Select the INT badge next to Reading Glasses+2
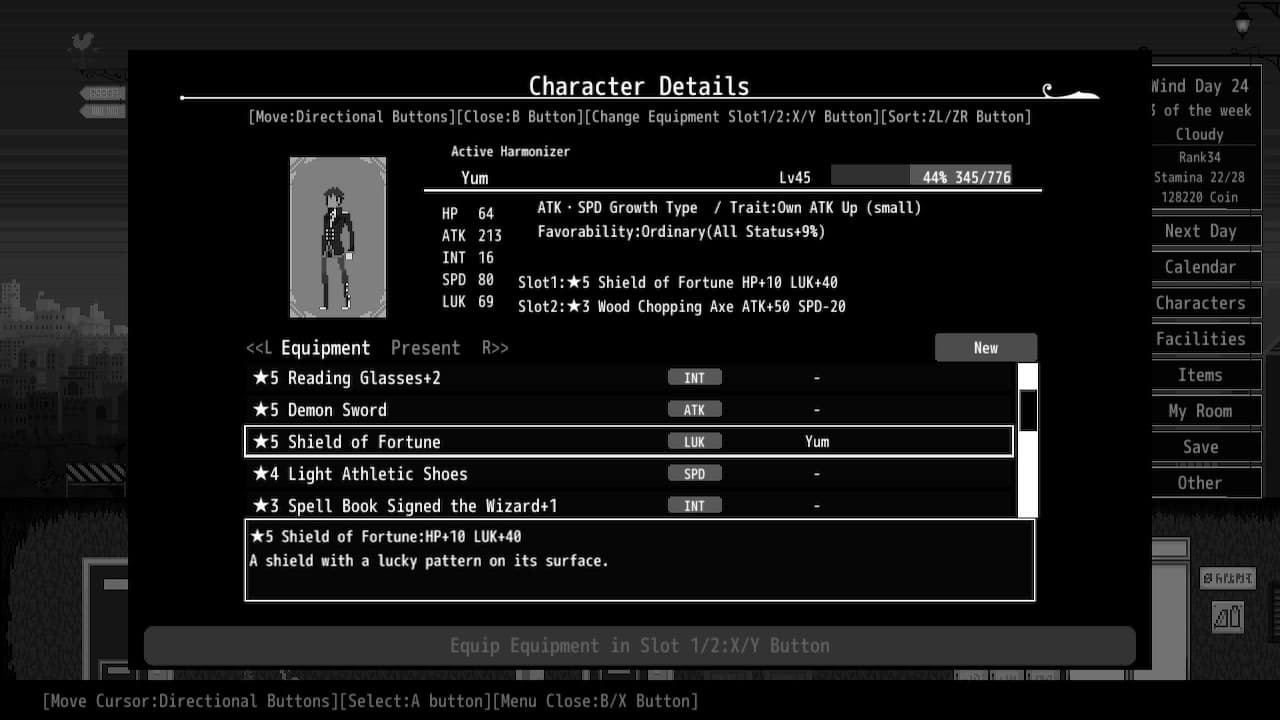Viewport: 1280px width, 720px height. coord(695,377)
